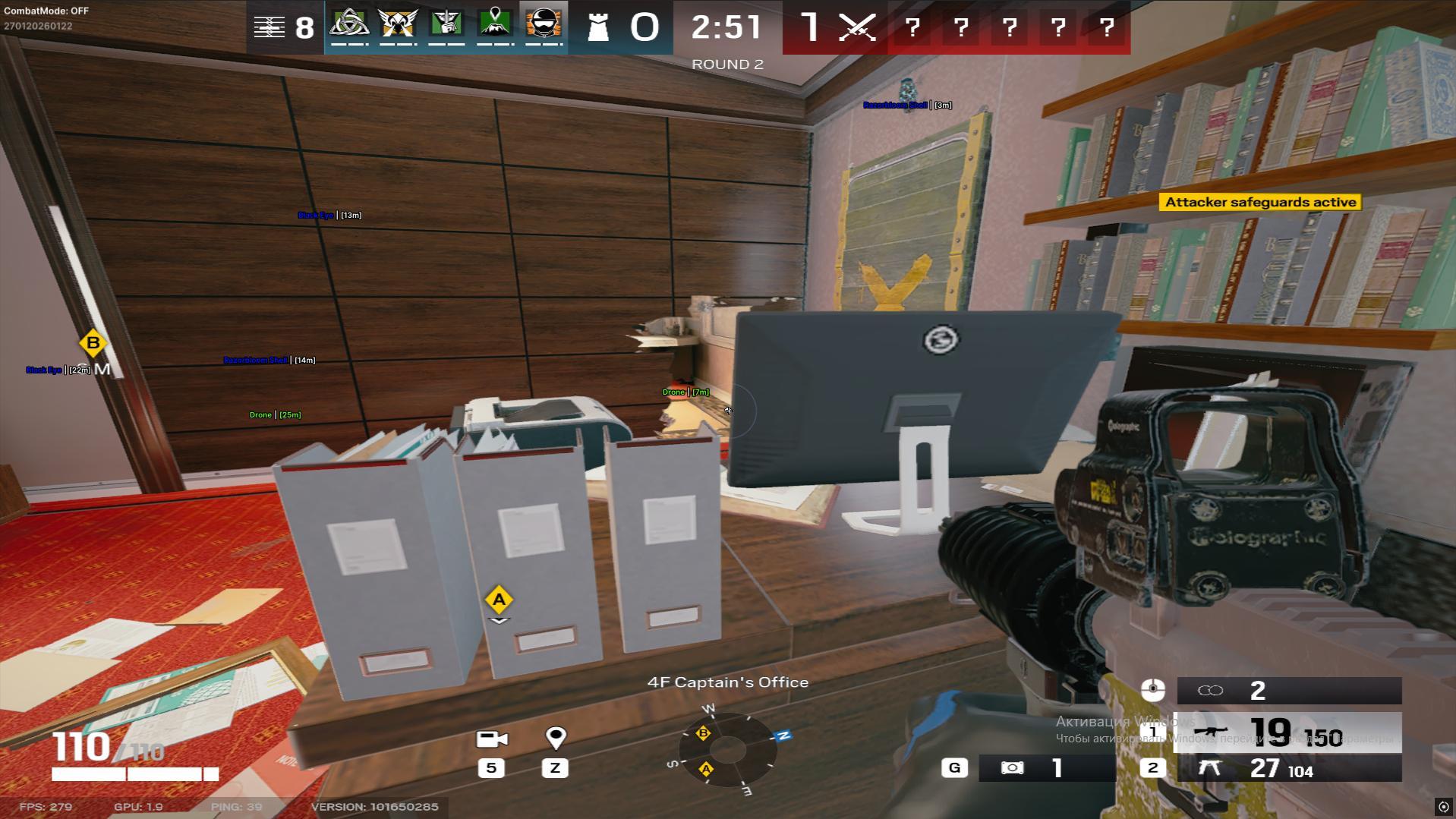Viewport: 1456px width, 819px height.
Task: Expand the chevron beneath the A objective marker
Action: [499, 621]
